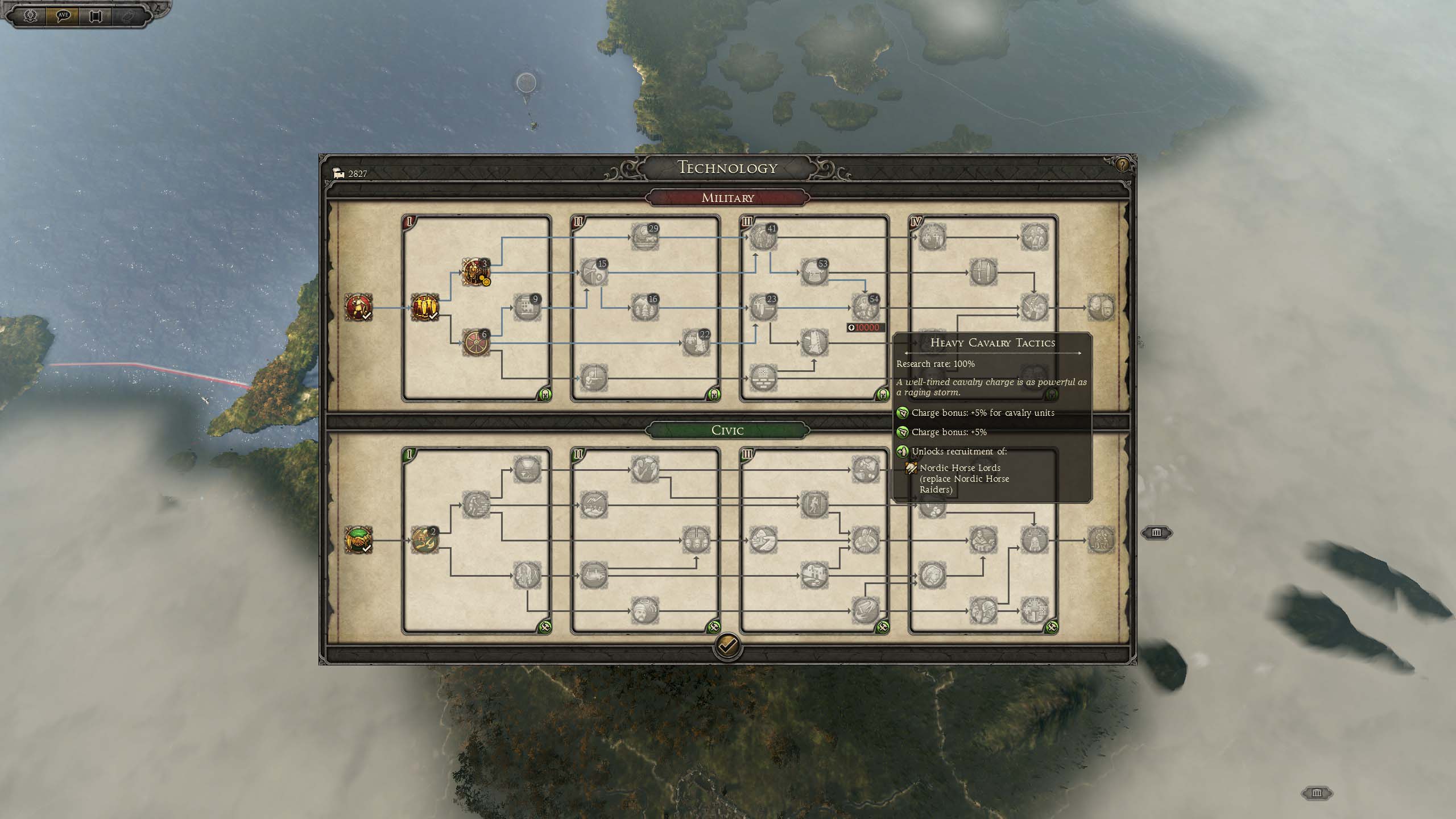Screen dimensions: 1456x819
Task: Click the completed two-warriors shield tech
Action: pyautogui.click(x=424, y=308)
